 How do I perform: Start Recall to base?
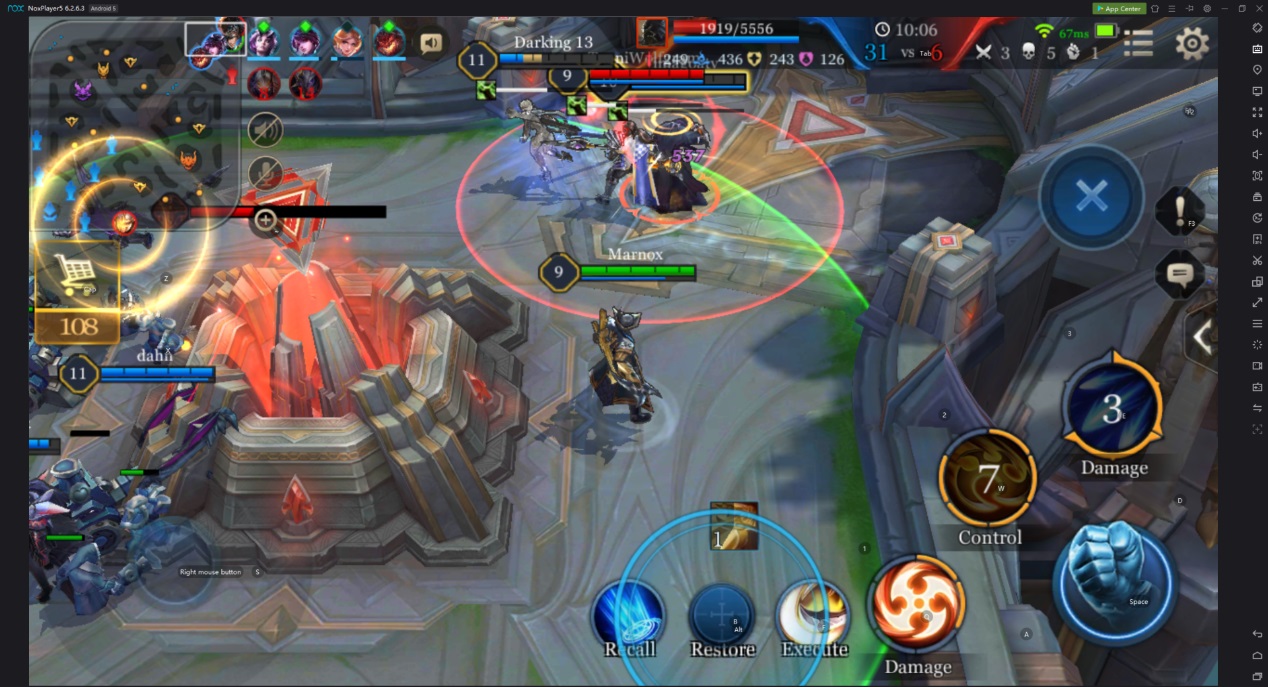click(x=629, y=613)
